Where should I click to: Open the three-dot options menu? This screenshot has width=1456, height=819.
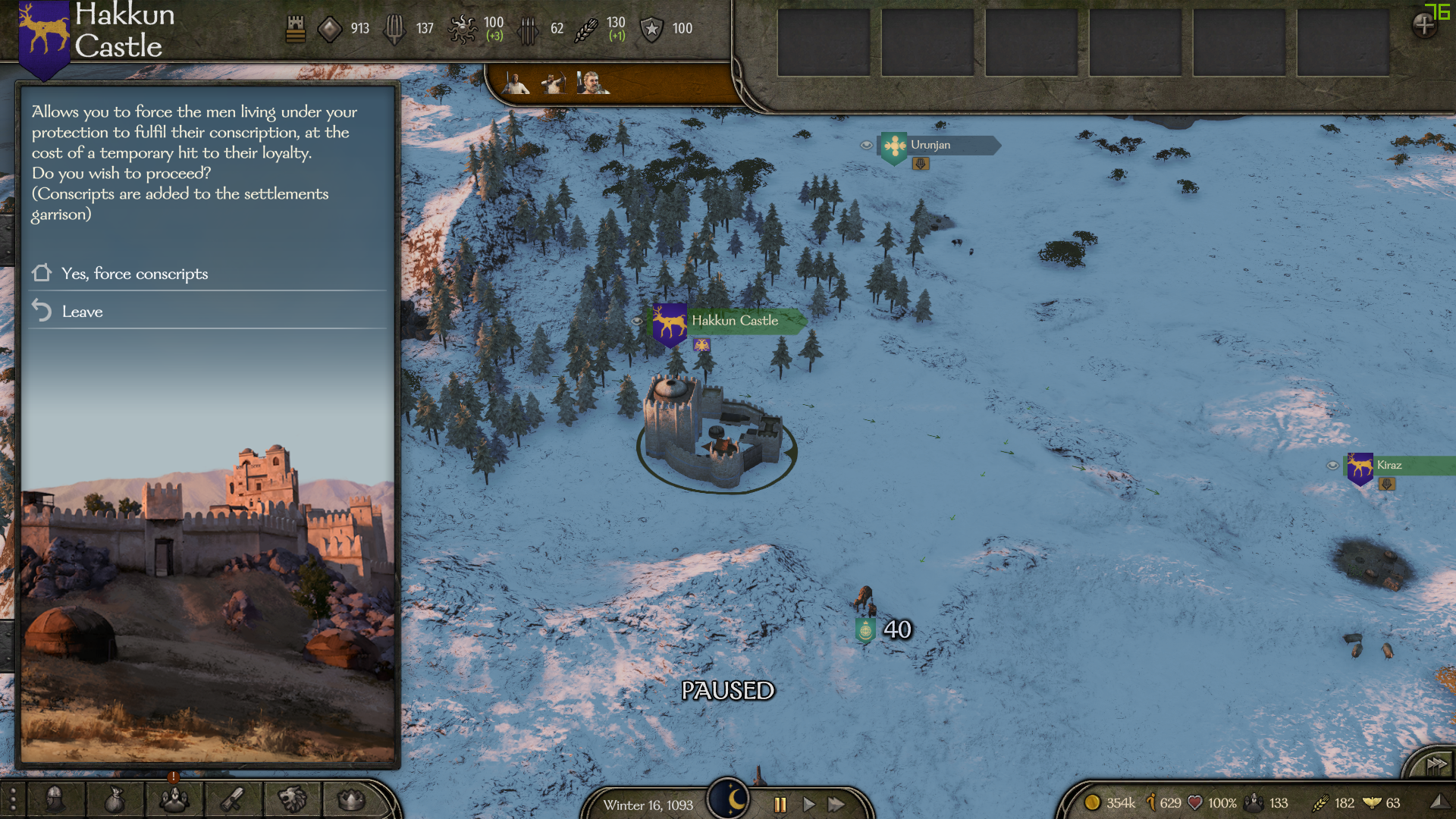13,800
